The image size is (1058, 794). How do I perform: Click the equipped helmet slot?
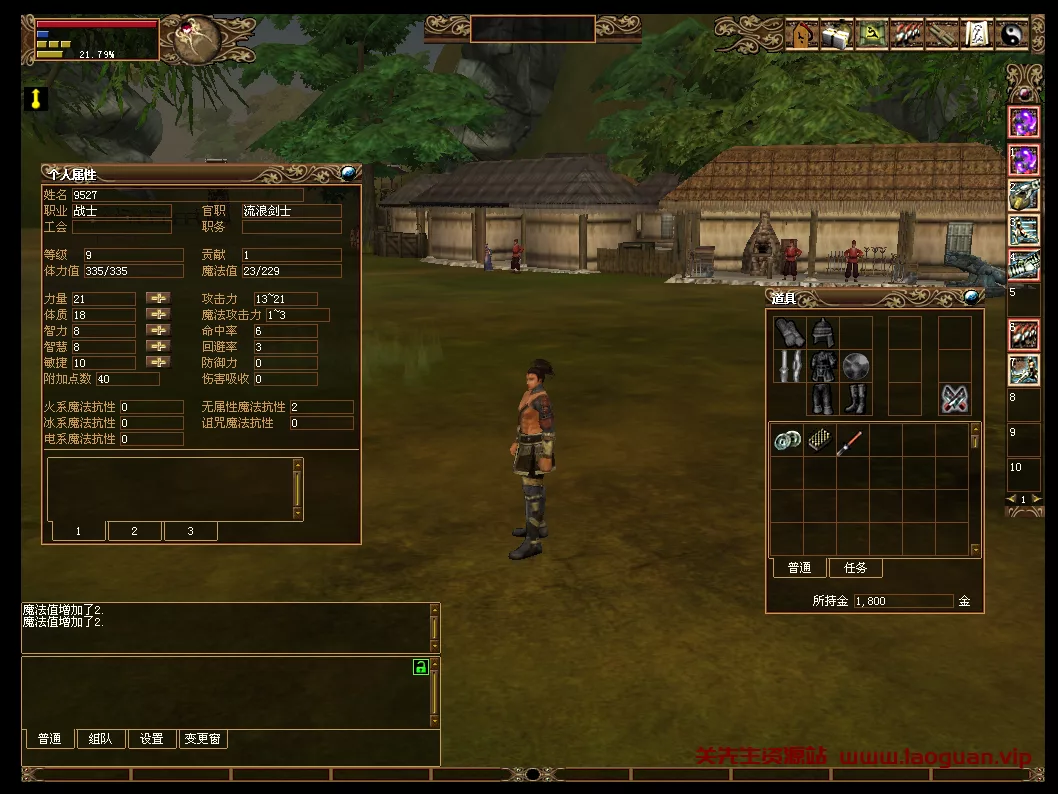[823, 333]
